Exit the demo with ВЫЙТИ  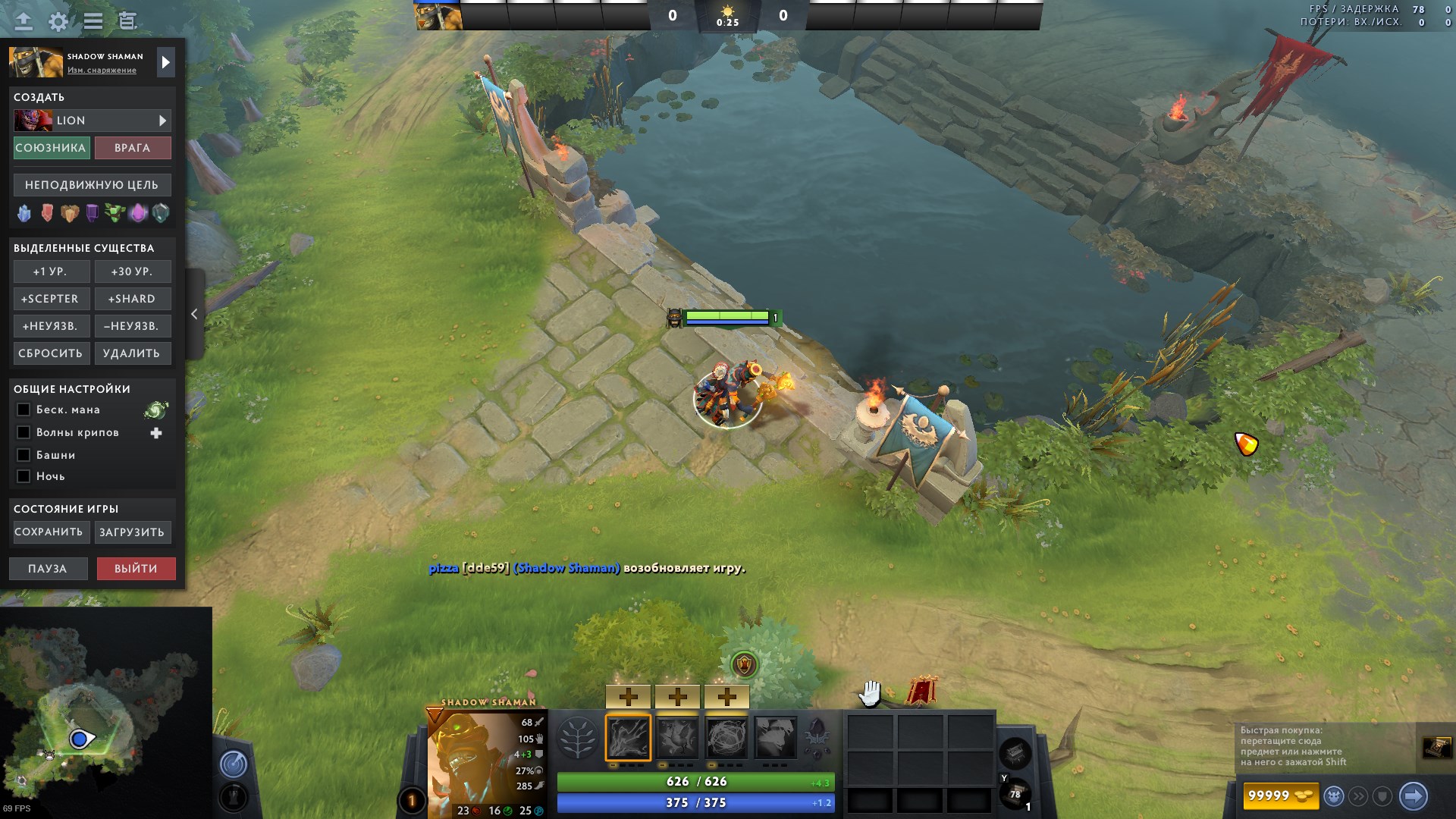pyautogui.click(x=136, y=569)
